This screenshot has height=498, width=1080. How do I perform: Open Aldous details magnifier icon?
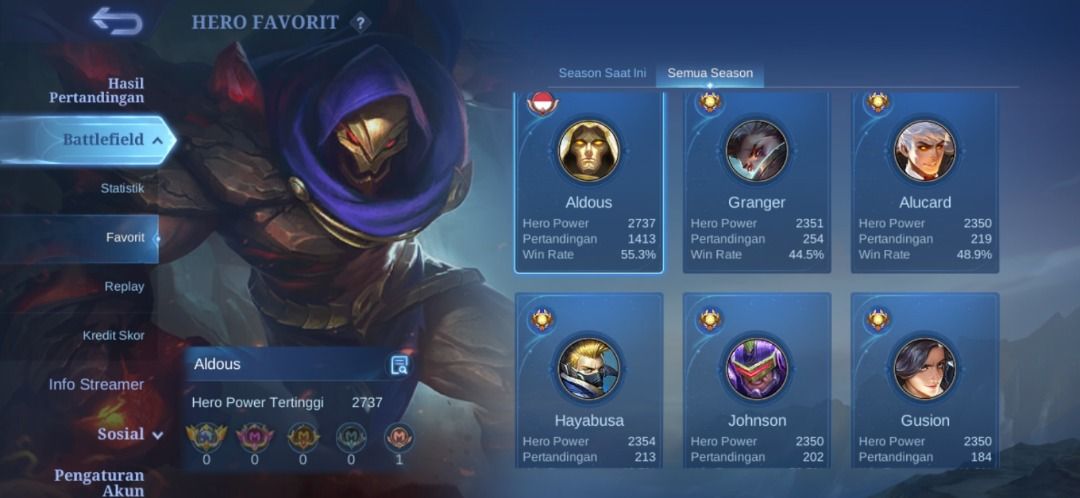(399, 365)
